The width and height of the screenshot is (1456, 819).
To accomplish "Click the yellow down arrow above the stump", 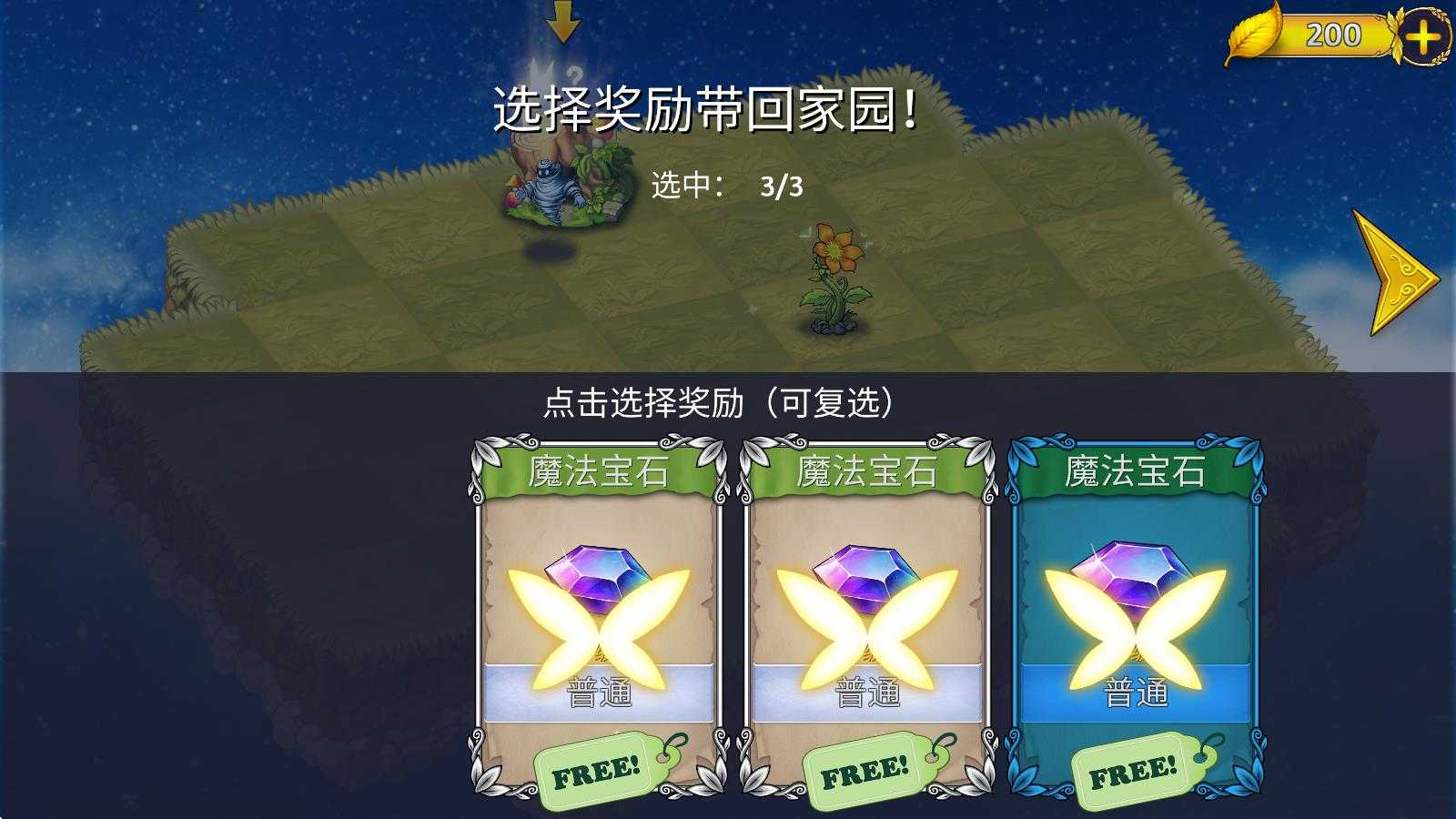I will (564, 25).
